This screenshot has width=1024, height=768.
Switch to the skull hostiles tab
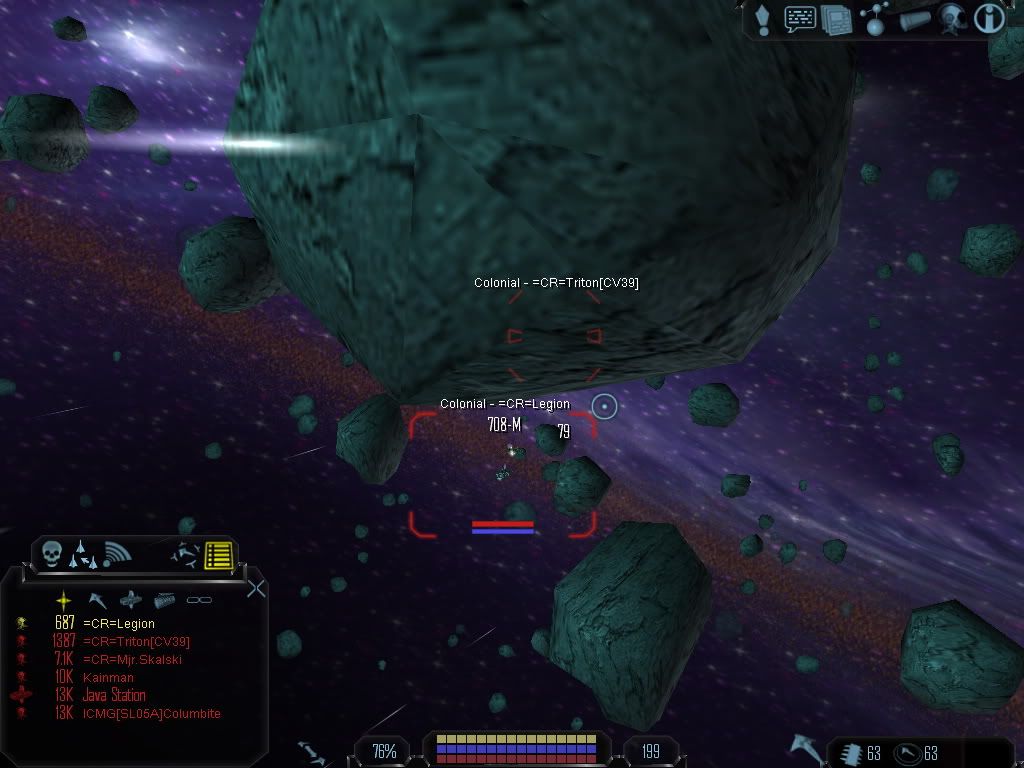(x=52, y=553)
